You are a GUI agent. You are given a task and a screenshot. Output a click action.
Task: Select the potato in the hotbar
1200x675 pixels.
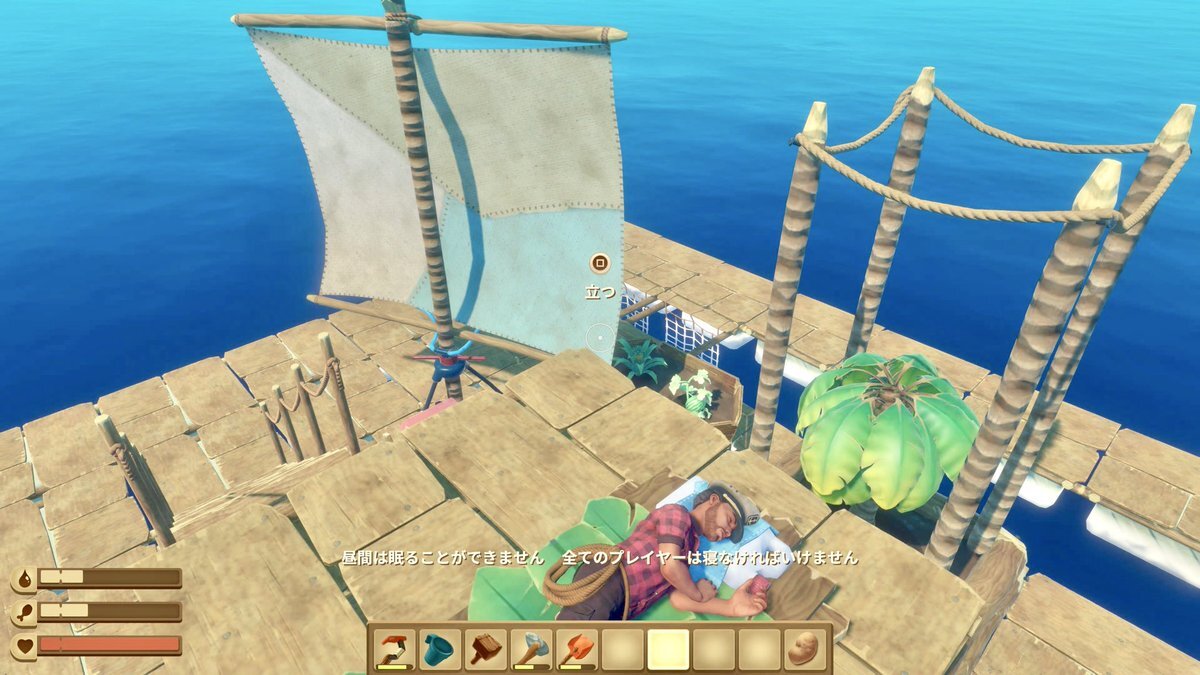click(805, 649)
